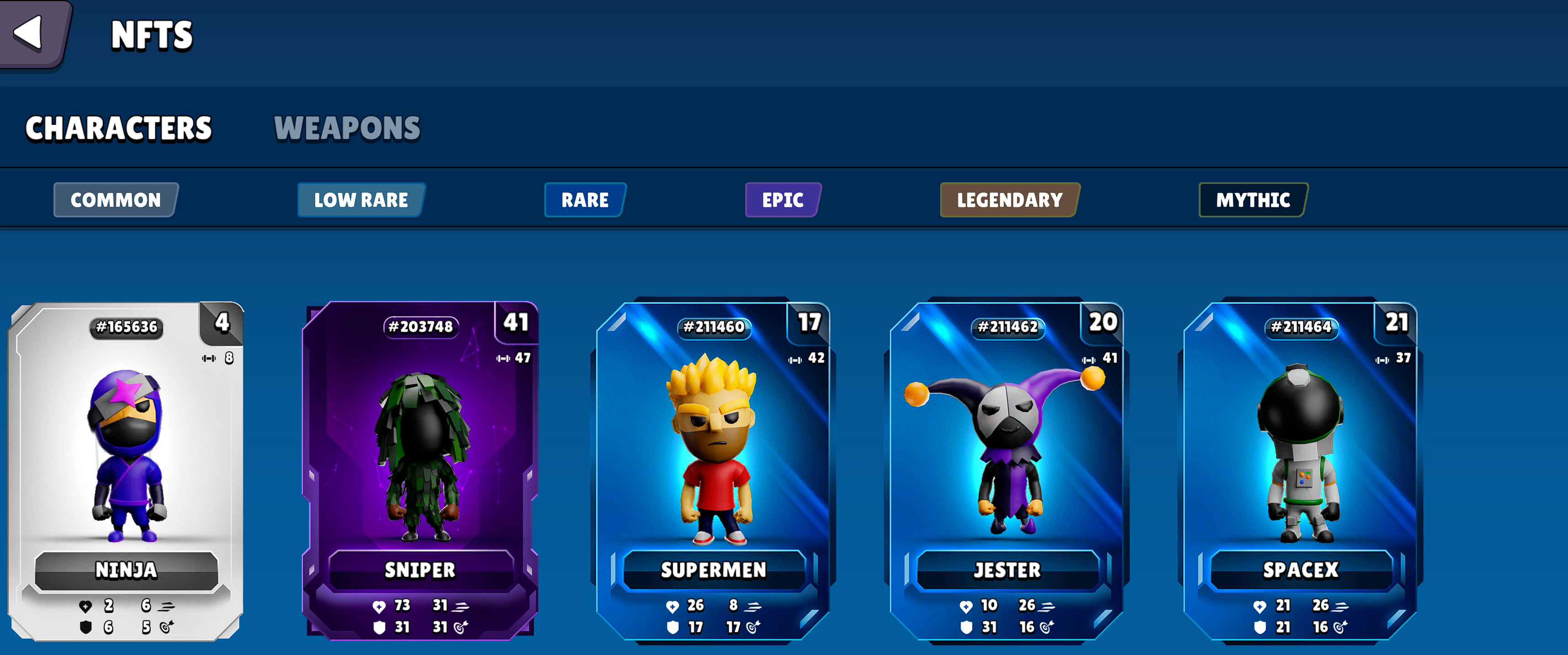
Task: Toggle the Epic rarity filter
Action: (783, 200)
